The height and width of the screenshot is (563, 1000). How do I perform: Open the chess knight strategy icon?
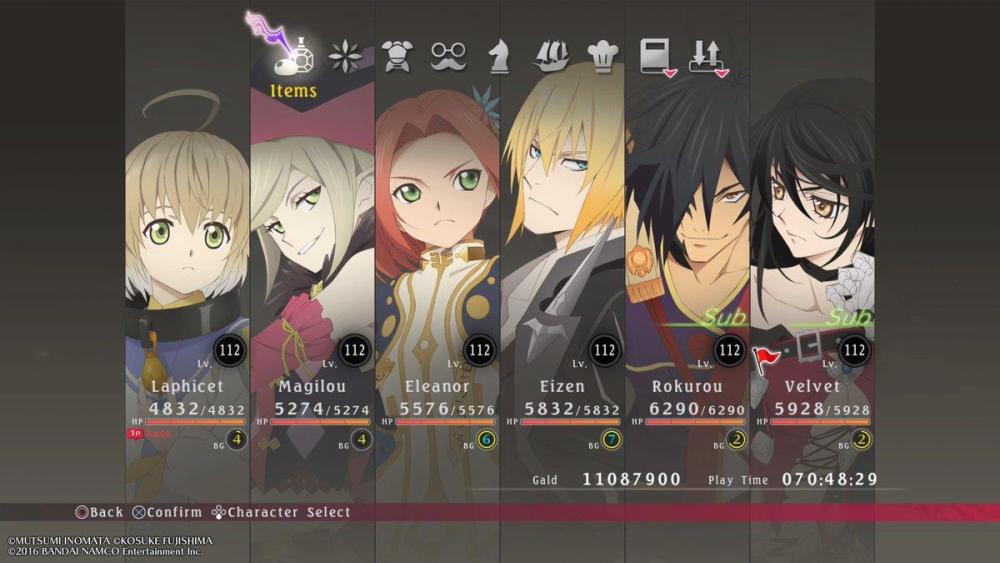(x=498, y=56)
